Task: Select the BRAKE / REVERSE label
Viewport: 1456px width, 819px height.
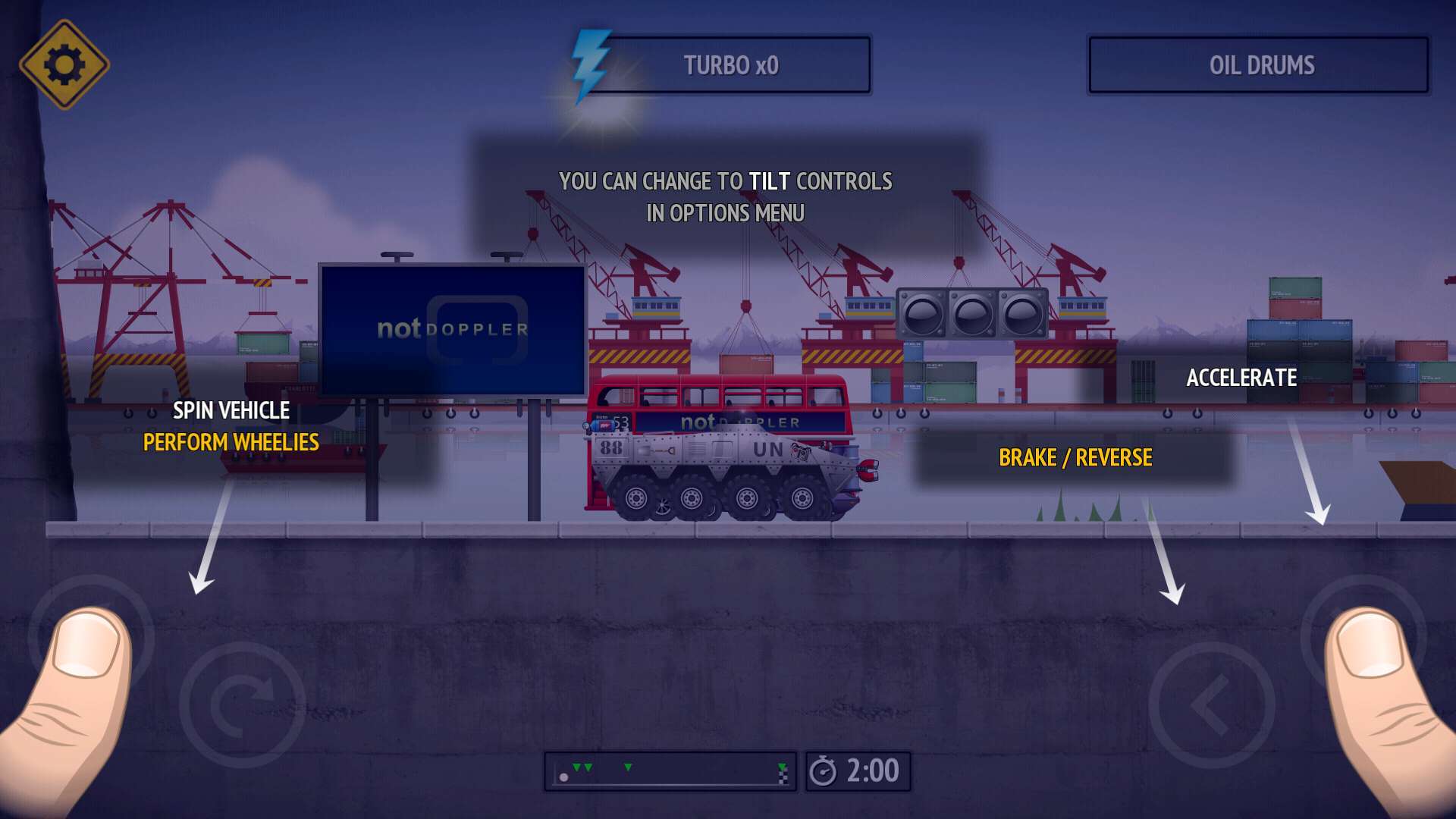Action: (x=1076, y=457)
